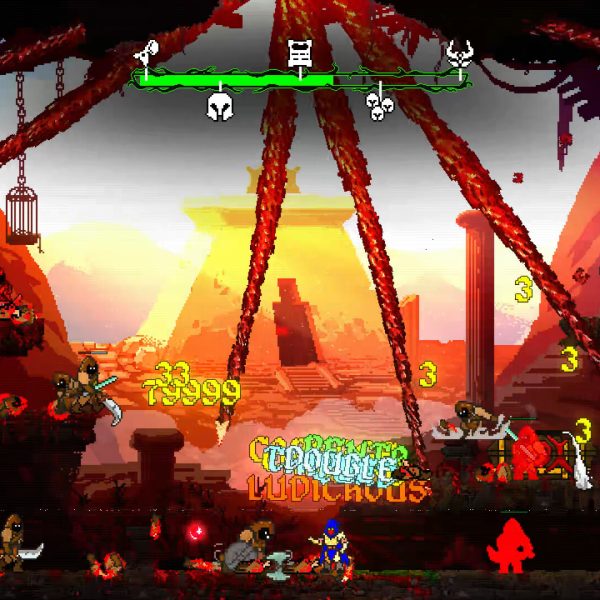This screenshot has height=600, width=600.
Task: Select the triple skull marker
Action: (378, 106)
